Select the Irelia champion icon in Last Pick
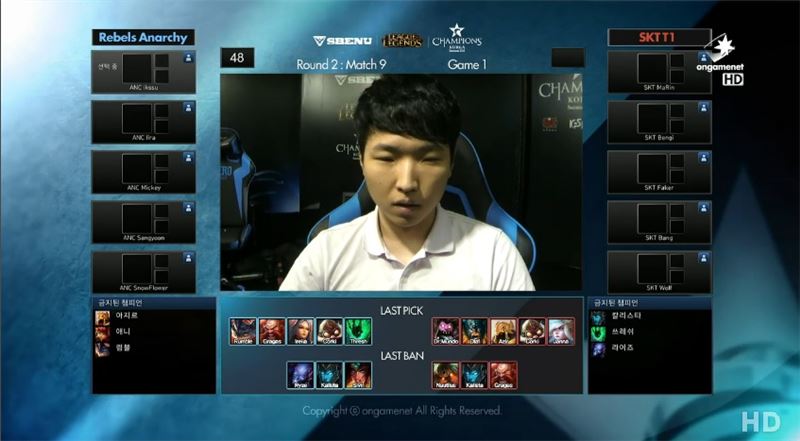Viewport: 800px width, 441px height. [x=301, y=331]
